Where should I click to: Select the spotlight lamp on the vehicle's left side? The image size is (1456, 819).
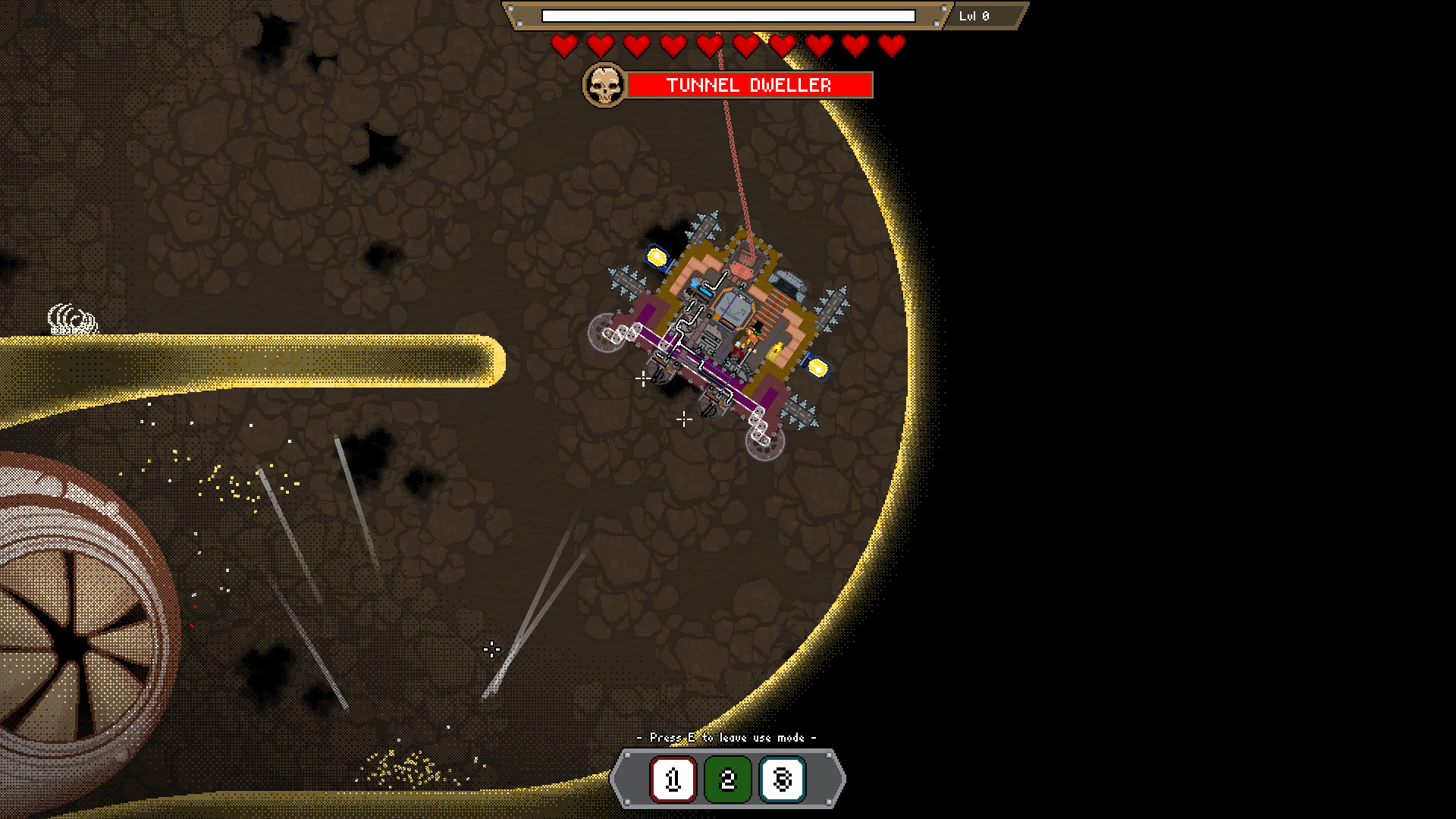(655, 258)
